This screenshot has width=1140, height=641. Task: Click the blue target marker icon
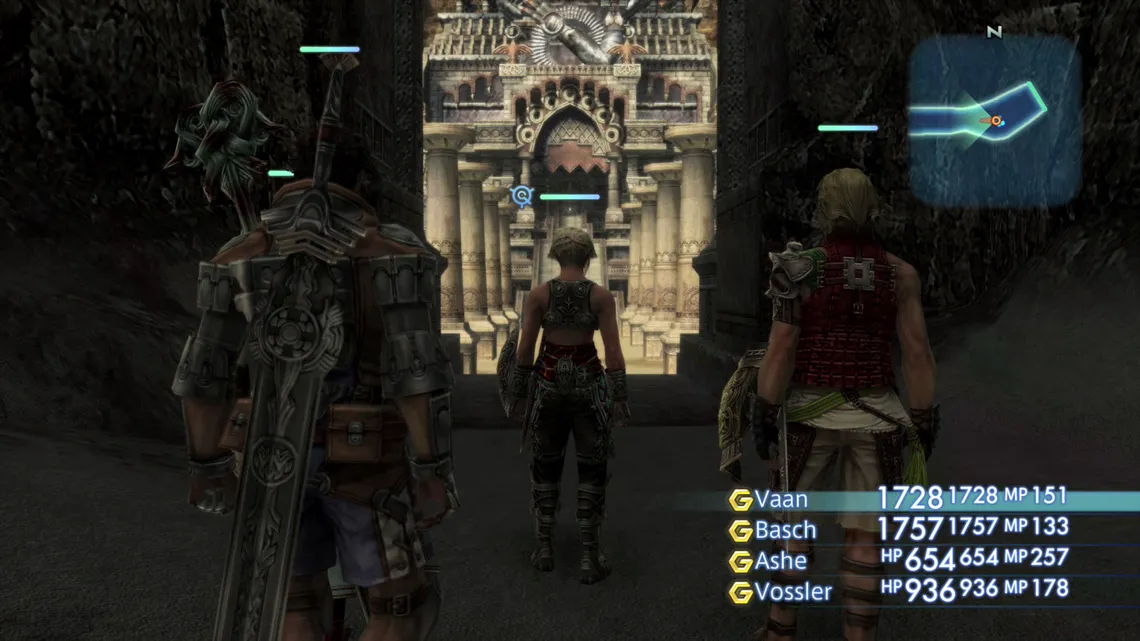520,195
